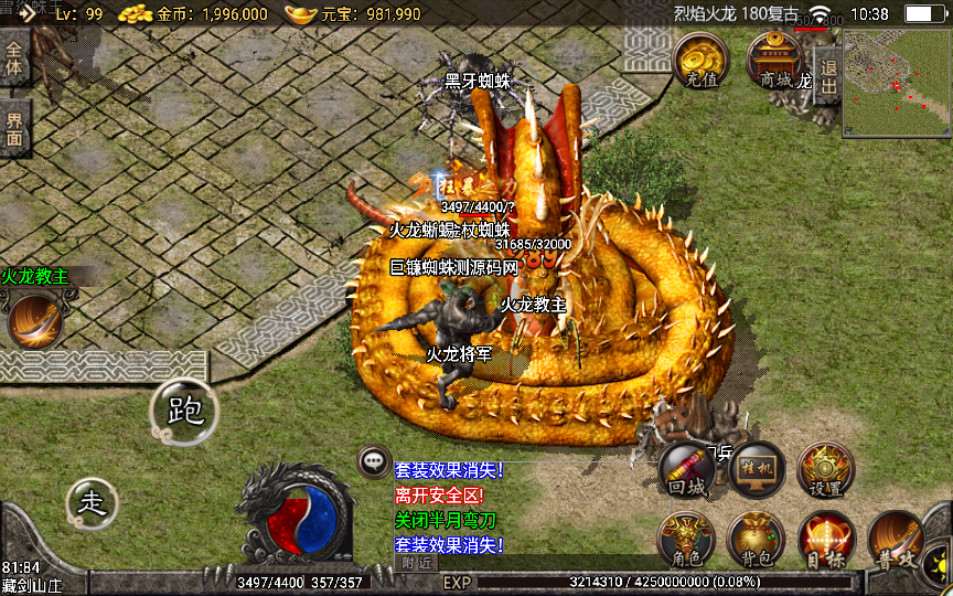Switch to 跑 run mode

184,411
